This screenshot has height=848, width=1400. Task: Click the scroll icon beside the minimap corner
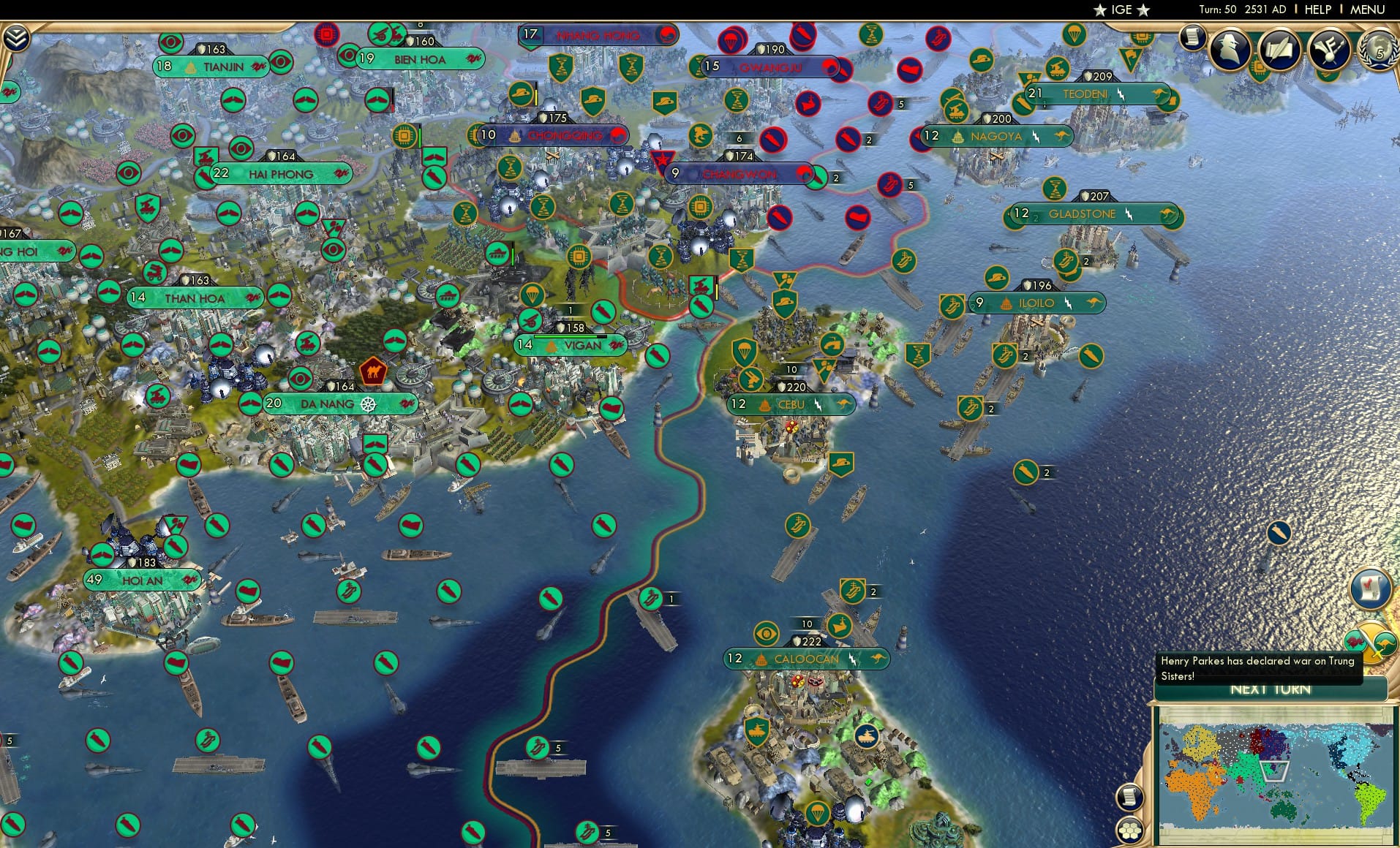tap(1130, 797)
